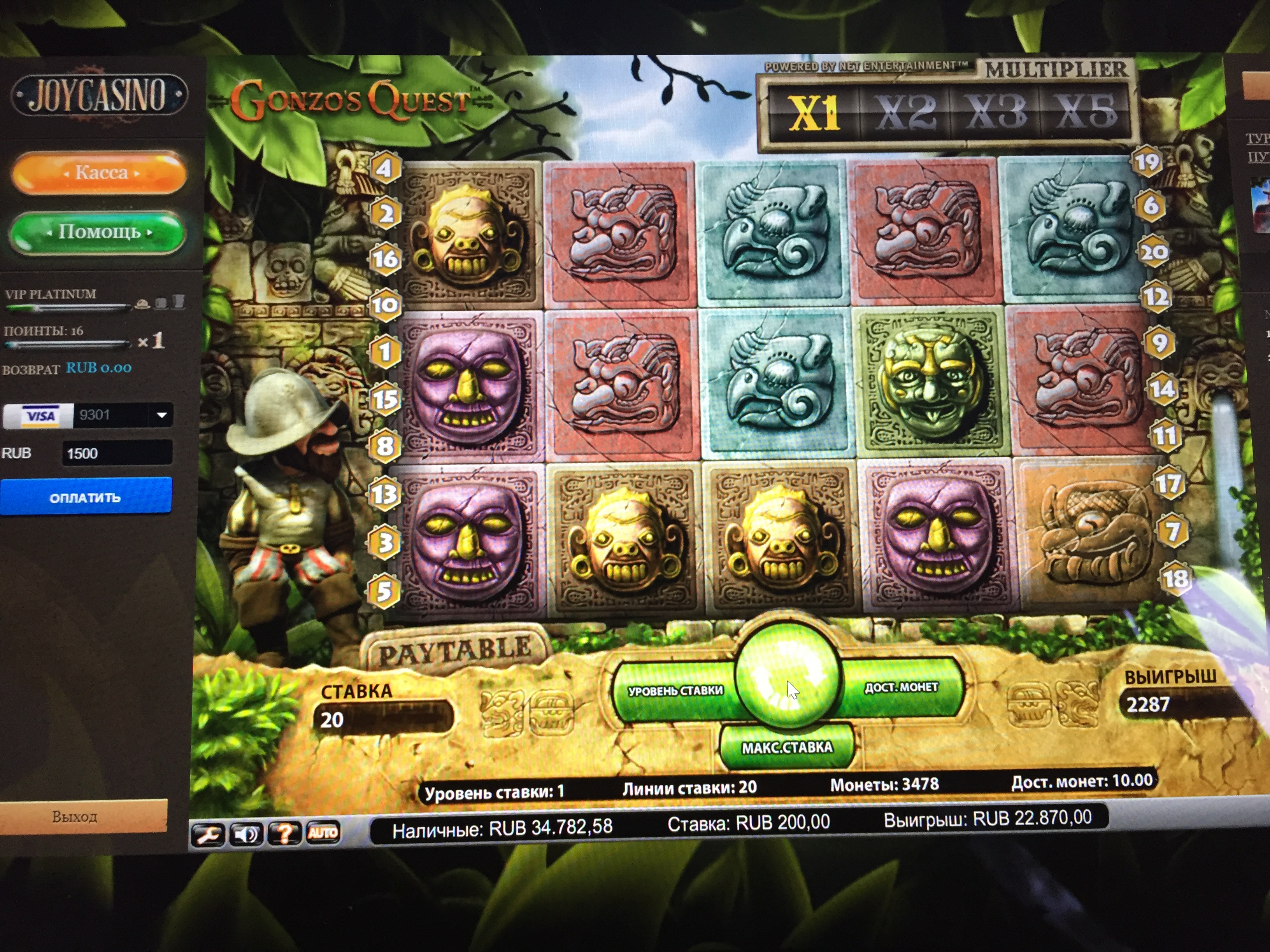
Task: Toggle sound with the speaker icon
Action: point(246,834)
